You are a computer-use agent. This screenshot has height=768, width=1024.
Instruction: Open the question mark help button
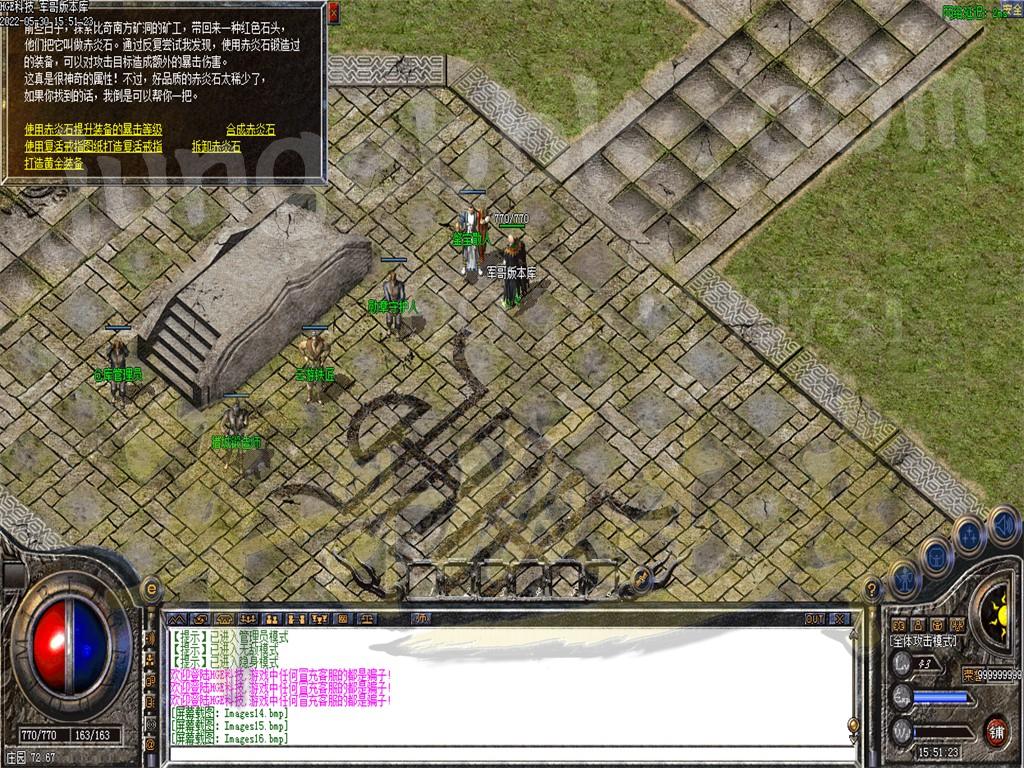pyautogui.click(x=872, y=590)
